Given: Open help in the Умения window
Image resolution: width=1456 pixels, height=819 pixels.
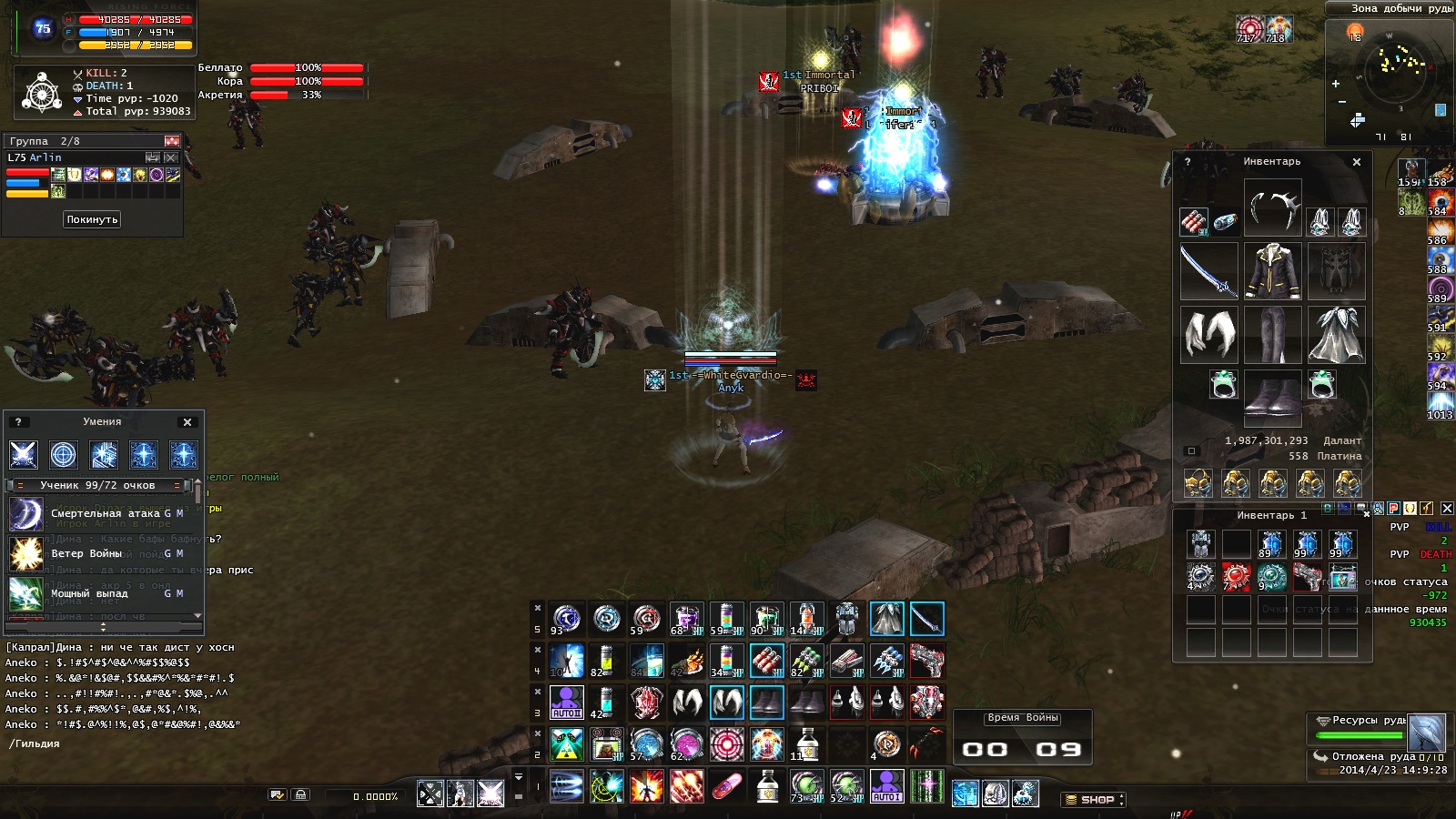Looking at the screenshot, I should [x=17, y=422].
